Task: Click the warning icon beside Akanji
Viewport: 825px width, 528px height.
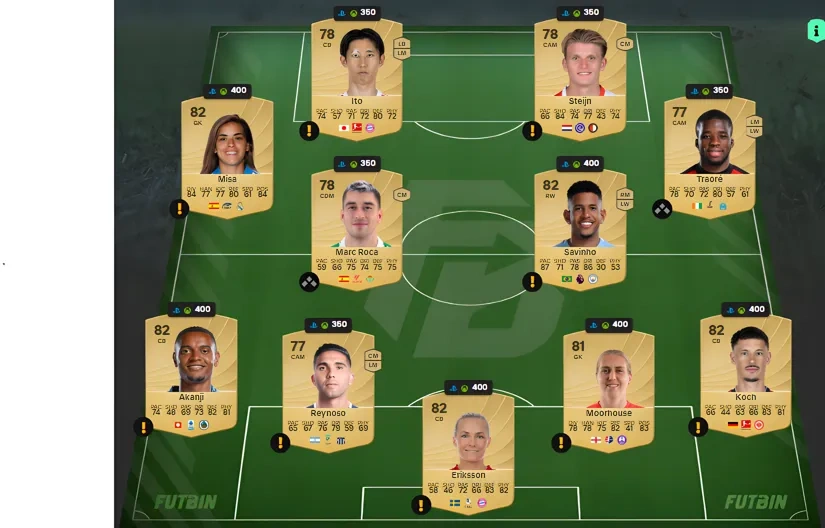Action: (143, 427)
